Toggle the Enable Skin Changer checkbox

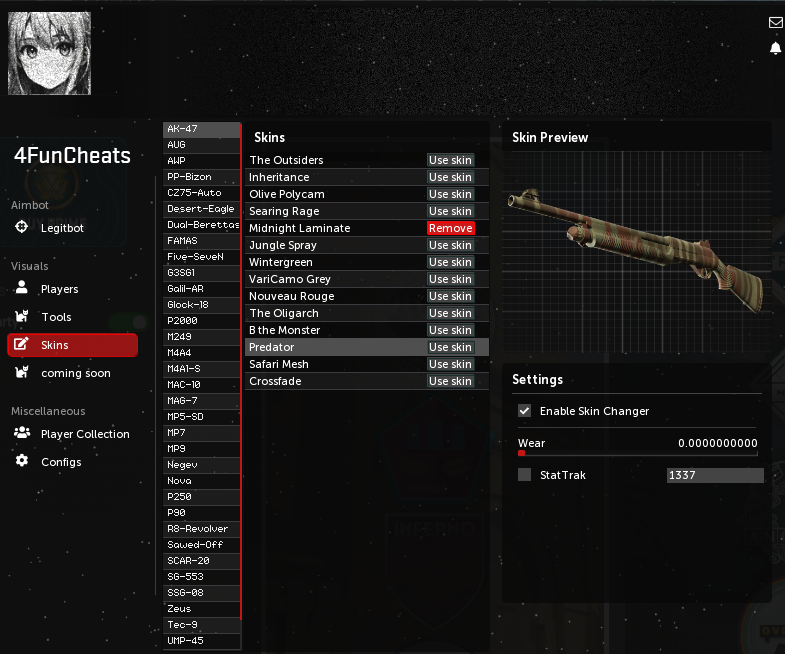point(524,411)
